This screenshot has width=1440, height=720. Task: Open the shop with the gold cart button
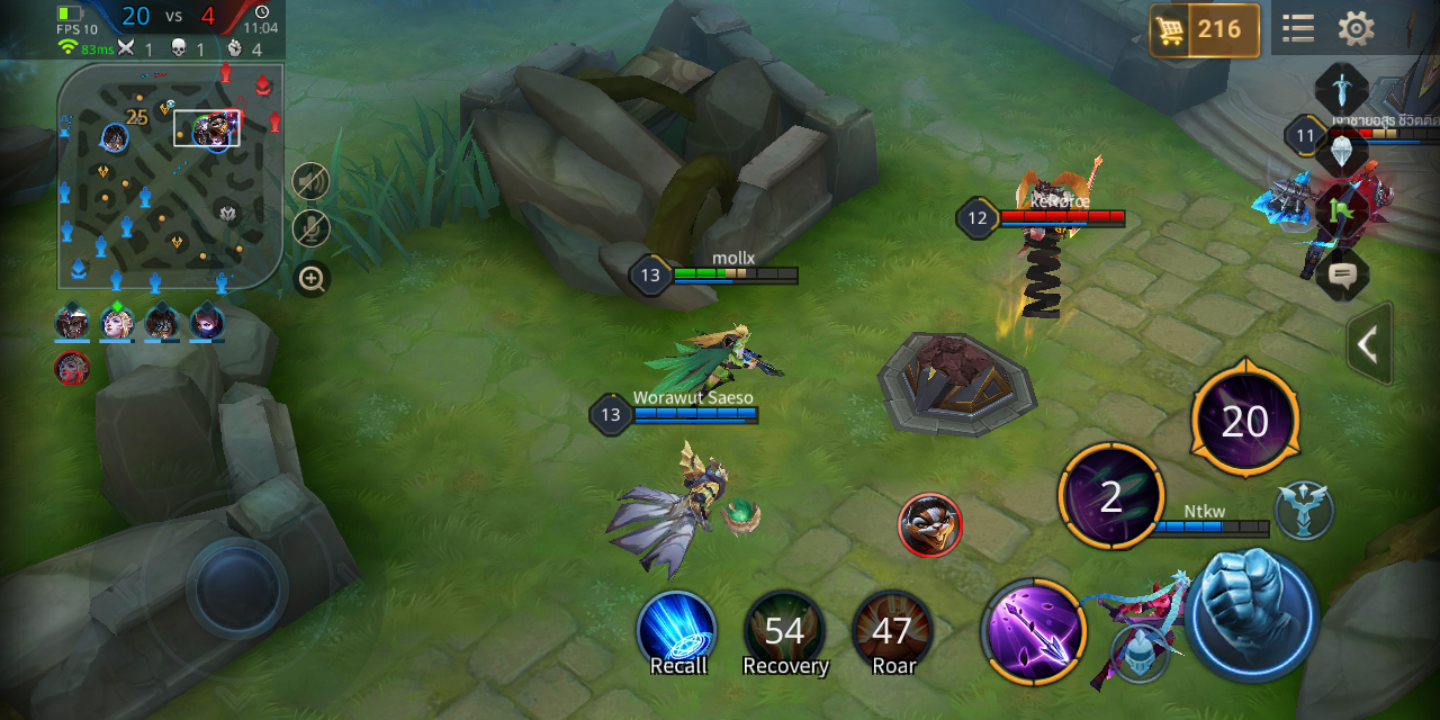(1205, 30)
